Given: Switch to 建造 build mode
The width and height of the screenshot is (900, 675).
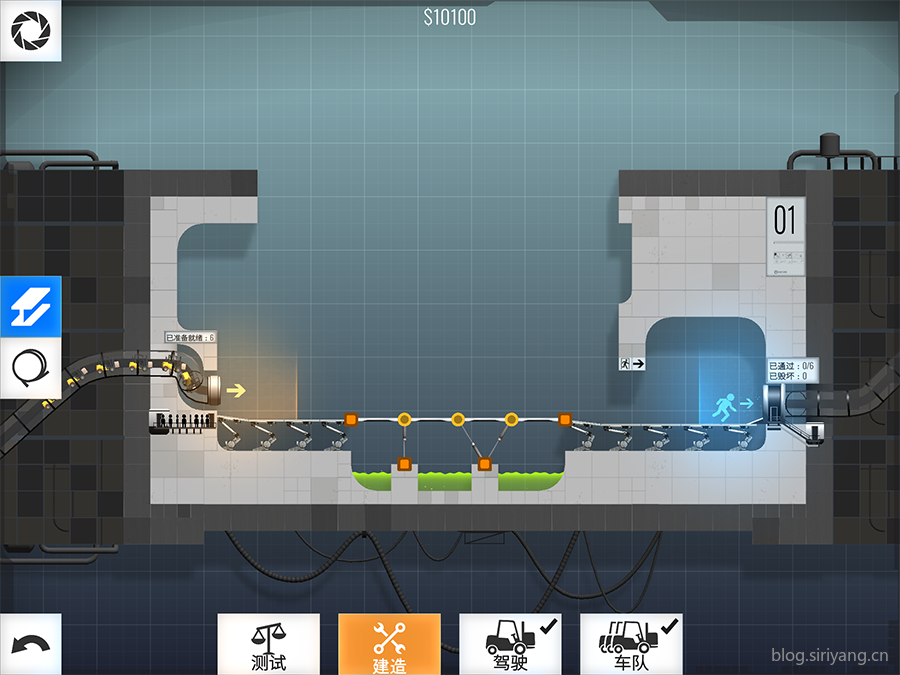Looking at the screenshot, I should coord(389,644).
